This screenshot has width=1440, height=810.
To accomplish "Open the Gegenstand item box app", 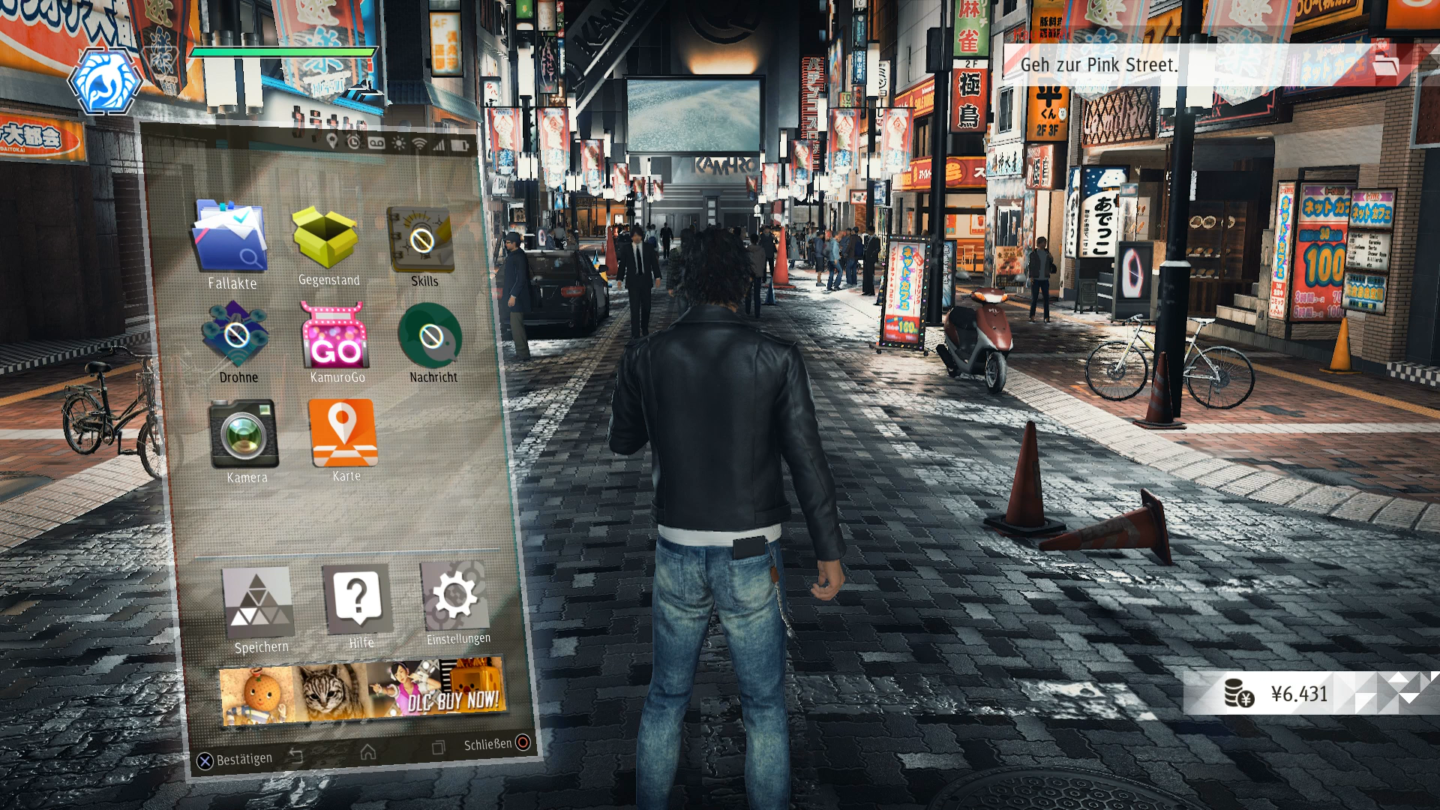I will pos(327,237).
